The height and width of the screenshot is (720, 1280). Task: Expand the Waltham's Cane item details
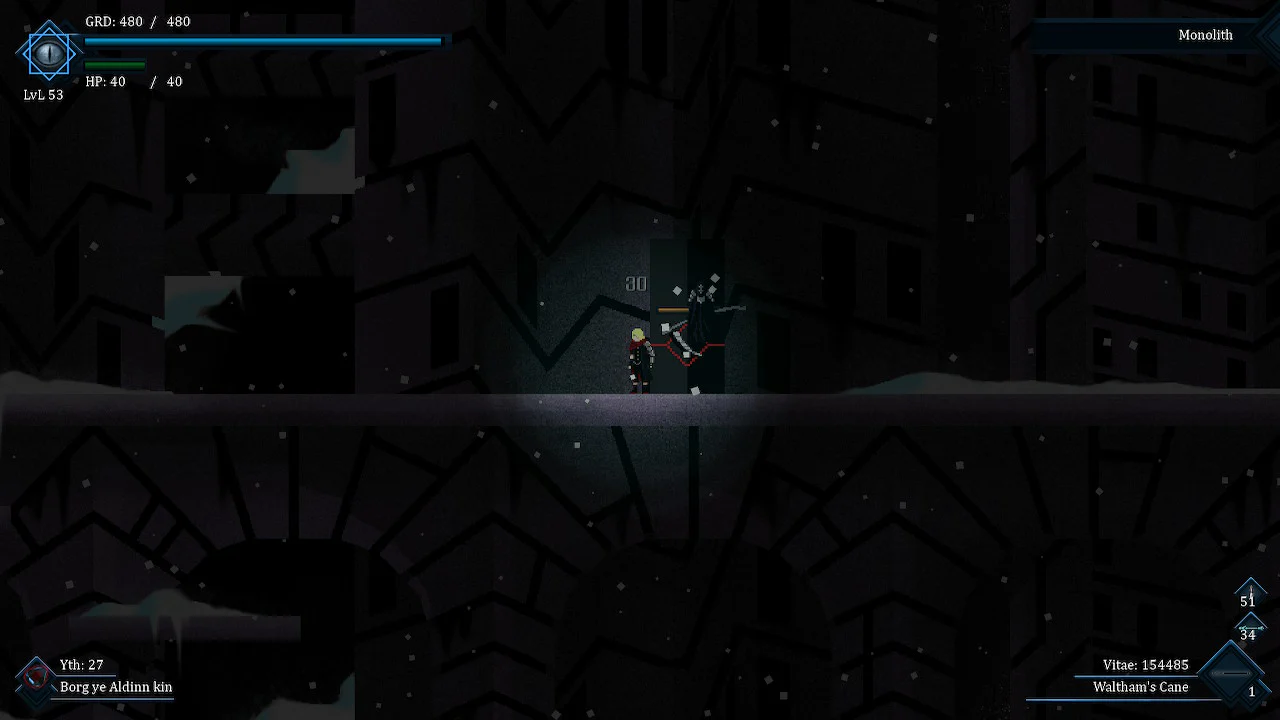(1140, 688)
